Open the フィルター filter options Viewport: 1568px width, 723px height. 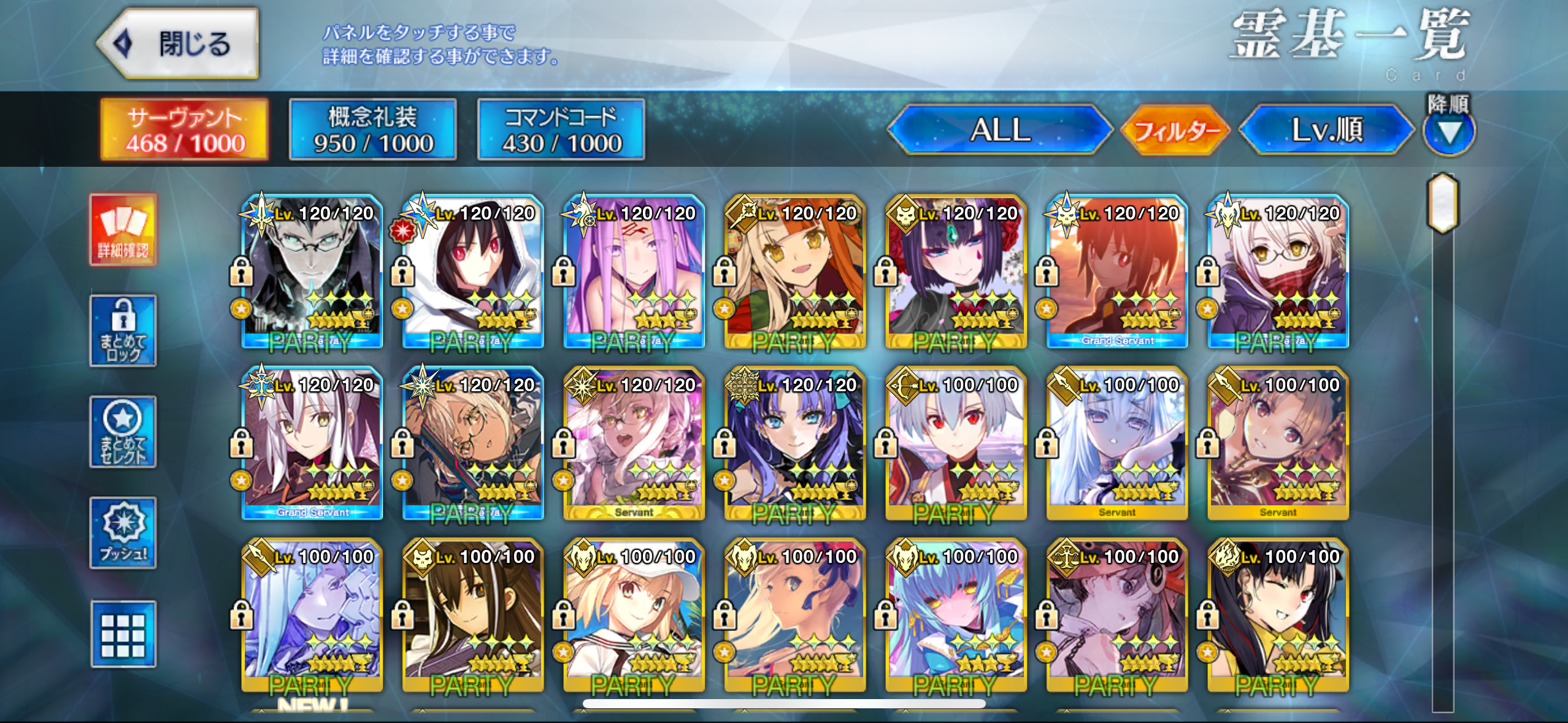point(1175,131)
